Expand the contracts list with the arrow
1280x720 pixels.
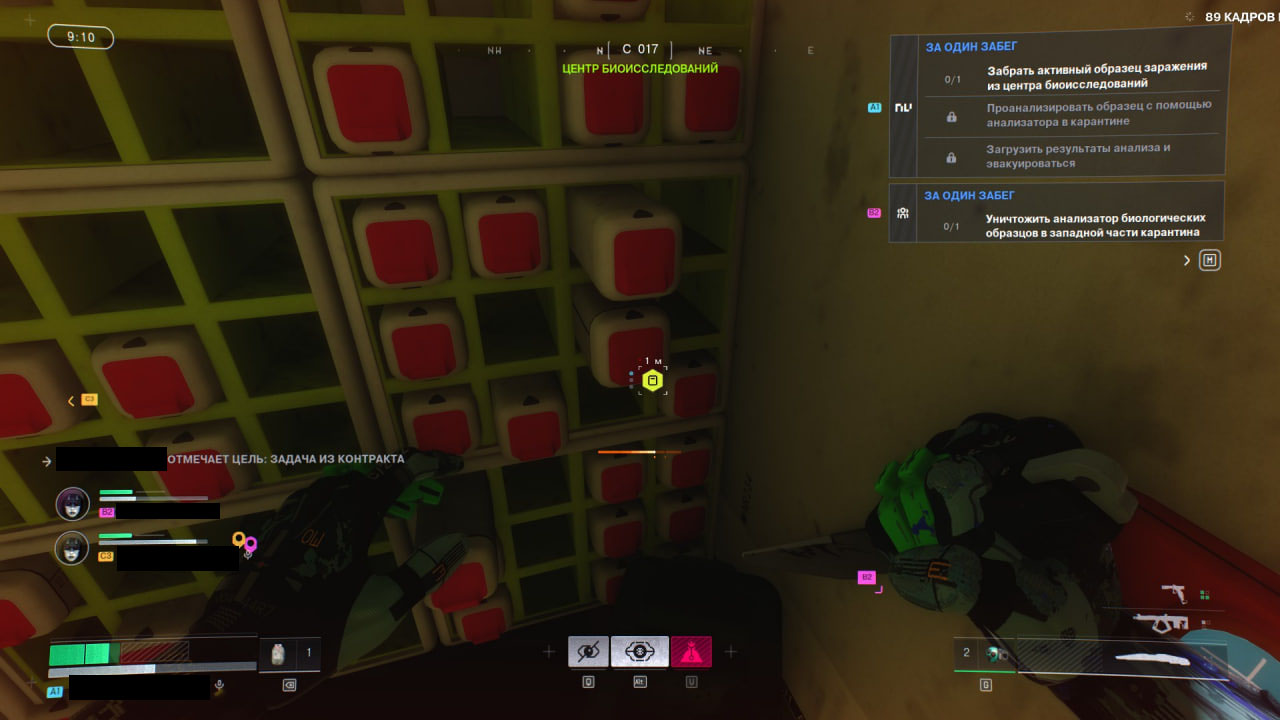pos(1187,261)
